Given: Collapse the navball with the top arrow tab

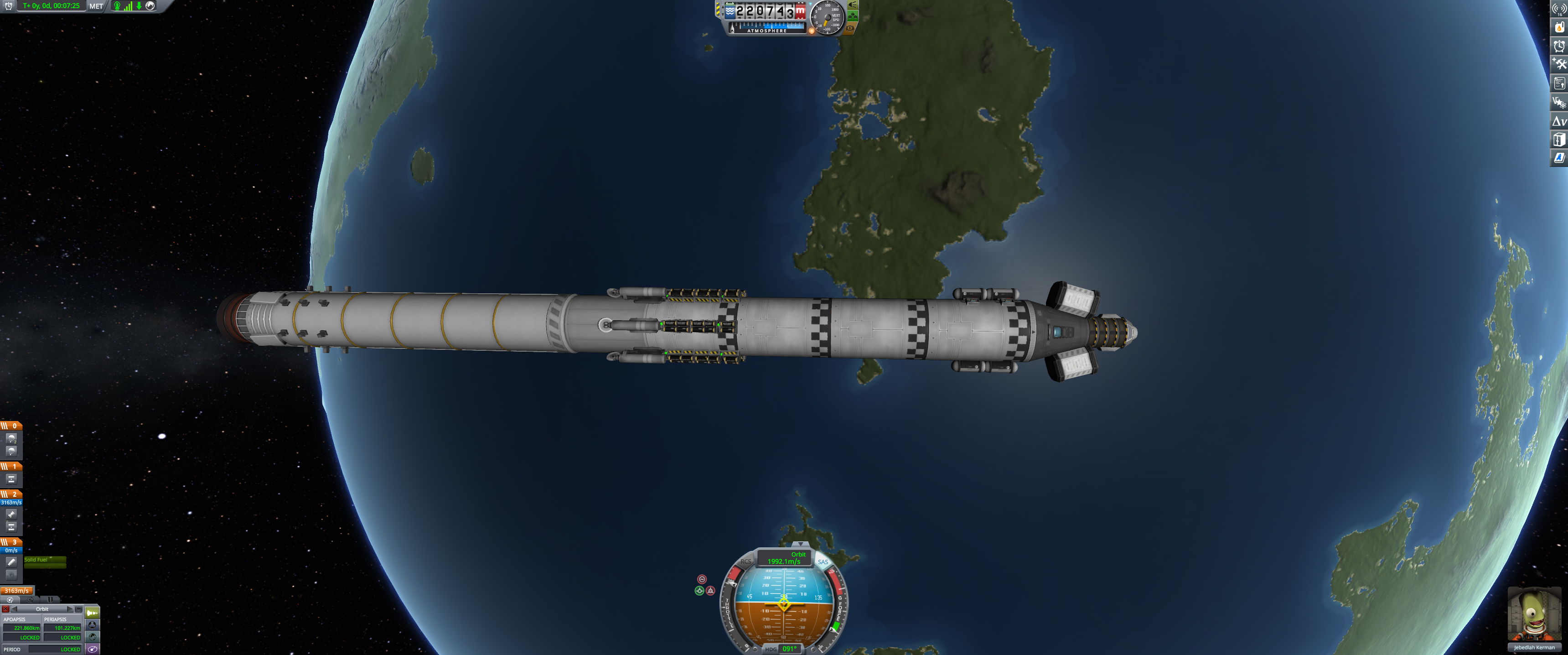Looking at the screenshot, I should (x=800, y=544).
